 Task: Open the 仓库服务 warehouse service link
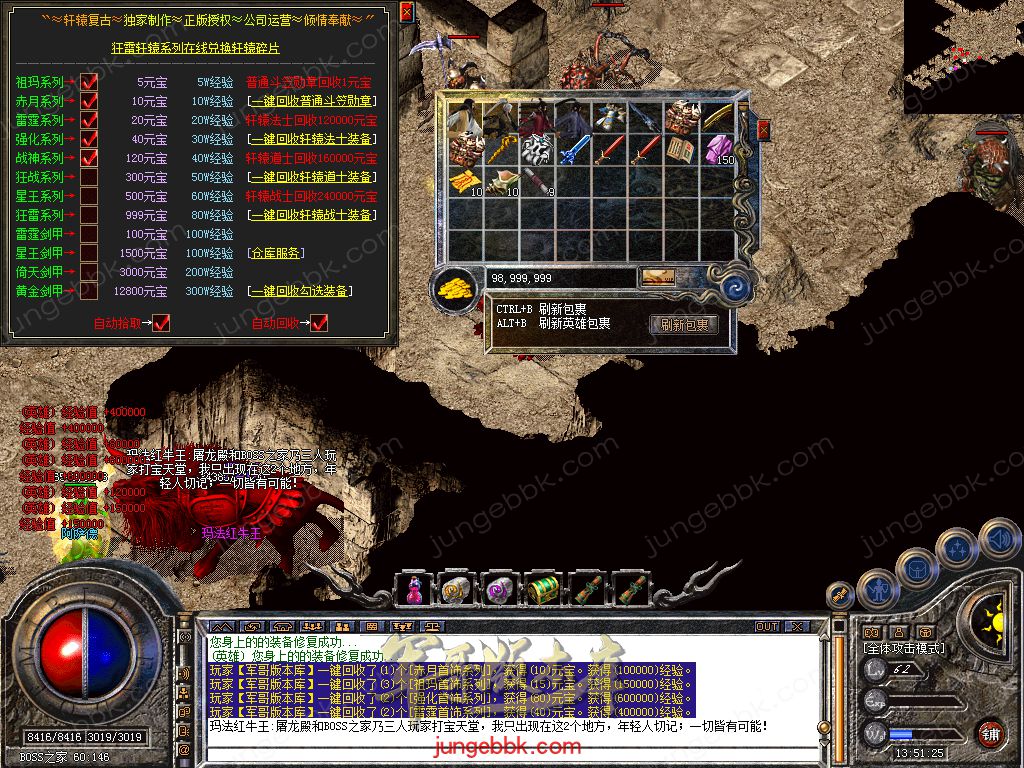click(x=276, y=253)
